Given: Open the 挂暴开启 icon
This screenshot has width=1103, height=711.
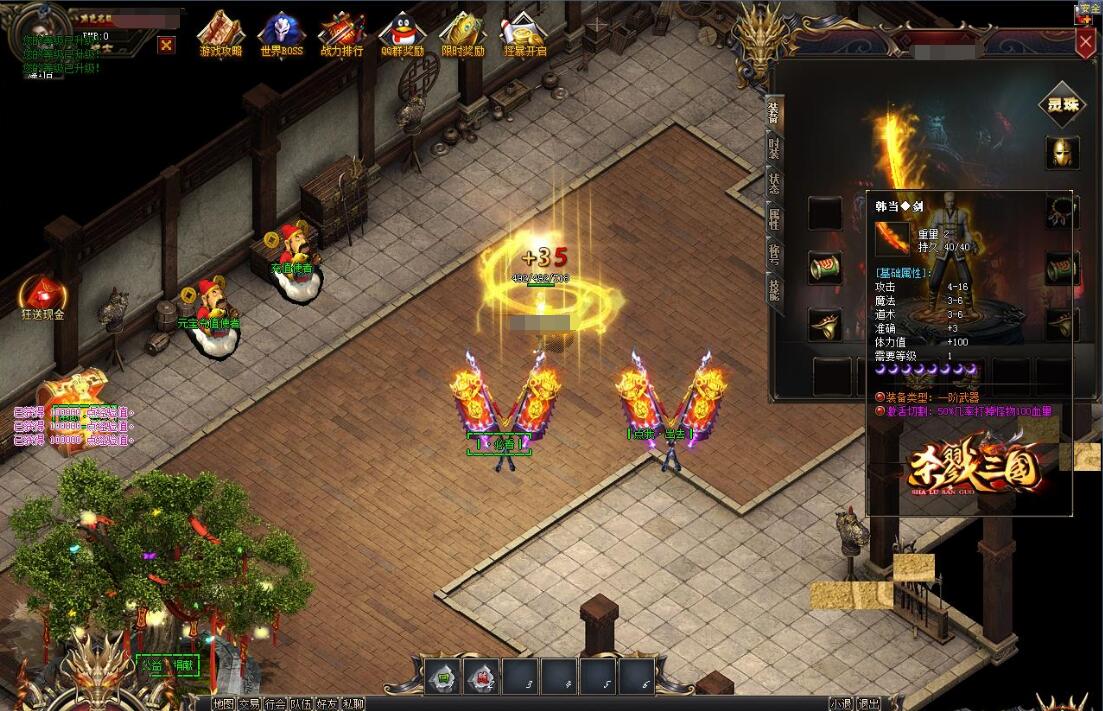Looking at the screenshot, I should [524, 33].
